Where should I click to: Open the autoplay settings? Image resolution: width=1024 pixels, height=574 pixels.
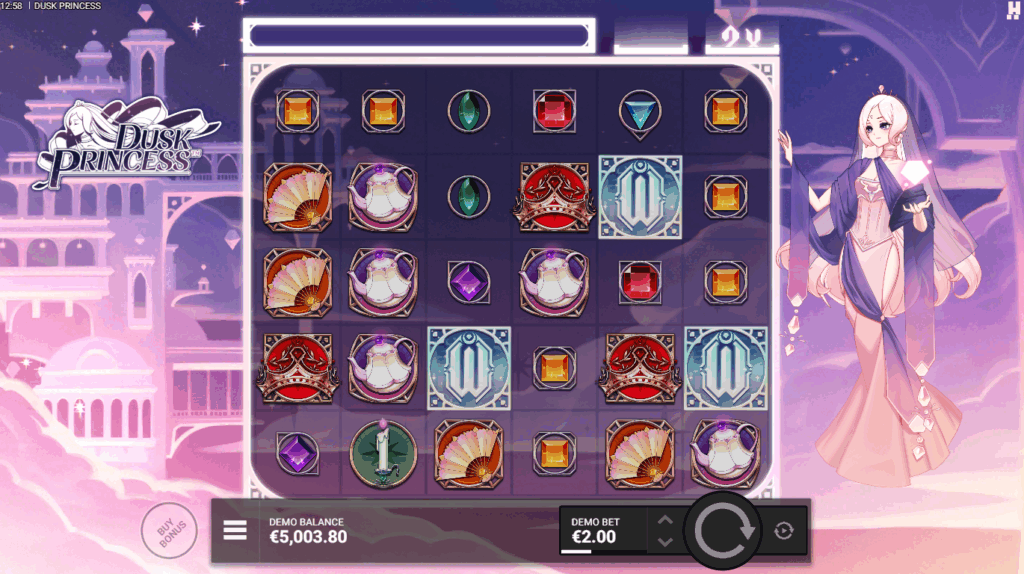[x=784, y=531]
